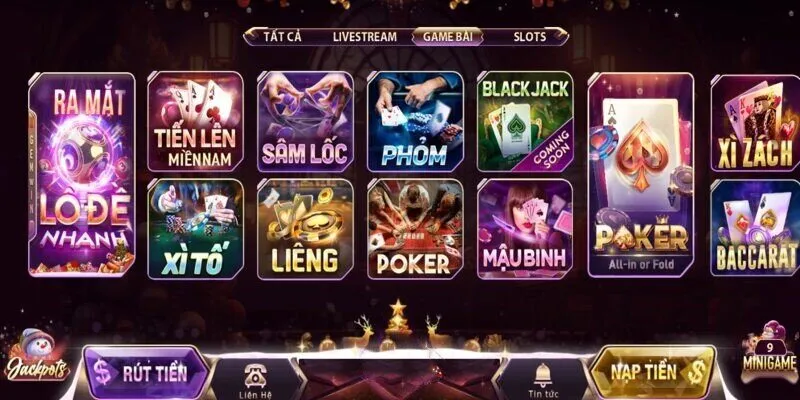Select the Game Bài tab
This screenshot has height=400, width=800.
451,36
